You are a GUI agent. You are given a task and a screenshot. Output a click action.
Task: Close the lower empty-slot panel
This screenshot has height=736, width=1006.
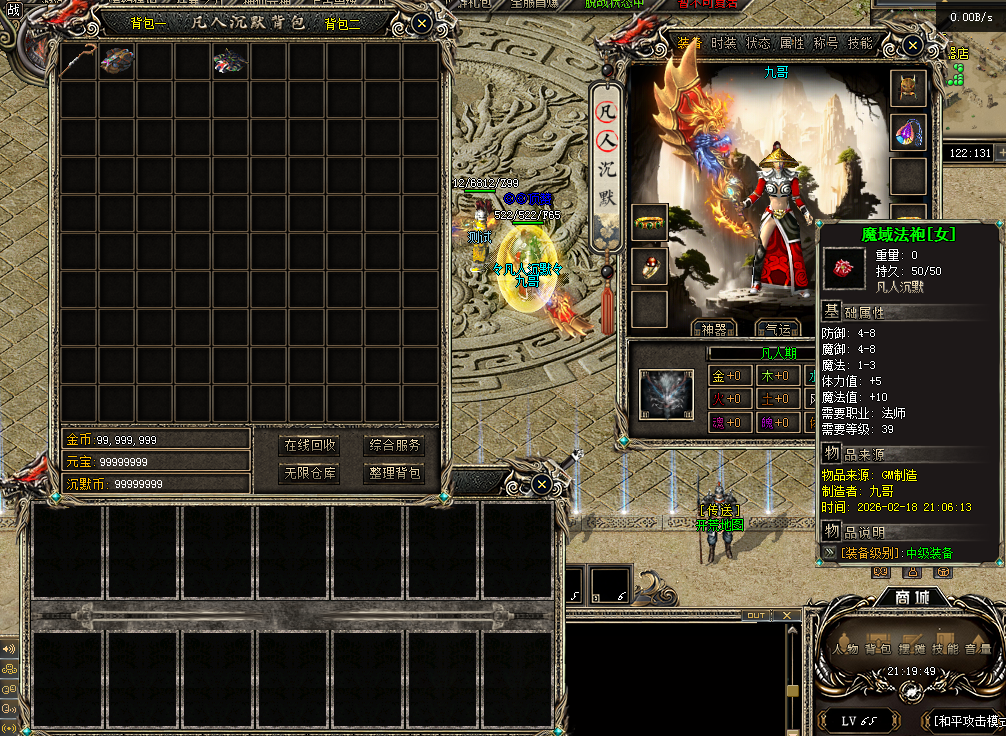click(541, 485)
